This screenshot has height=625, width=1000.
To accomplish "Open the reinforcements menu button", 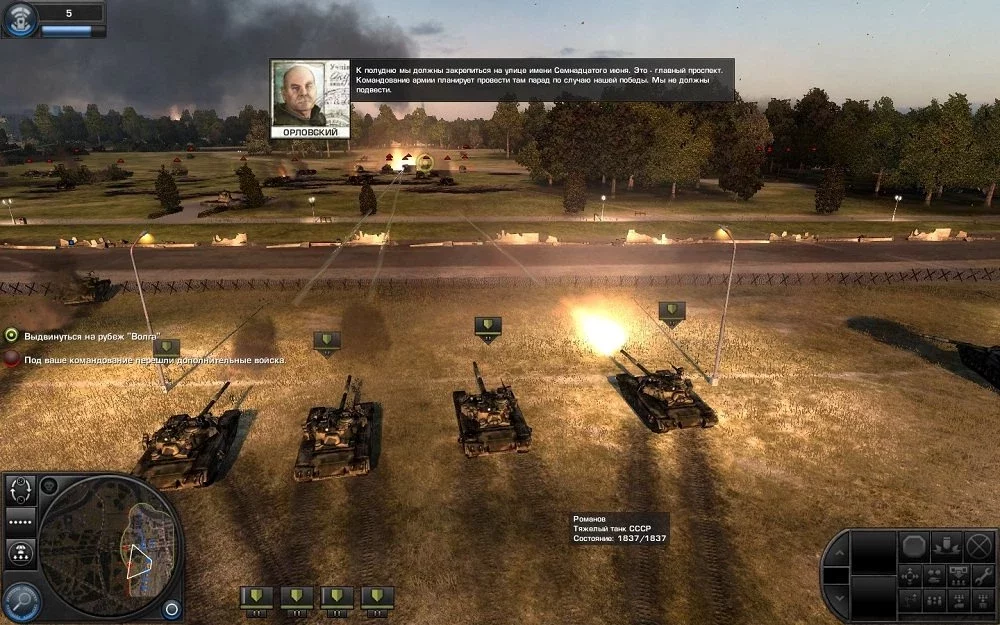I will pos(20,18).
